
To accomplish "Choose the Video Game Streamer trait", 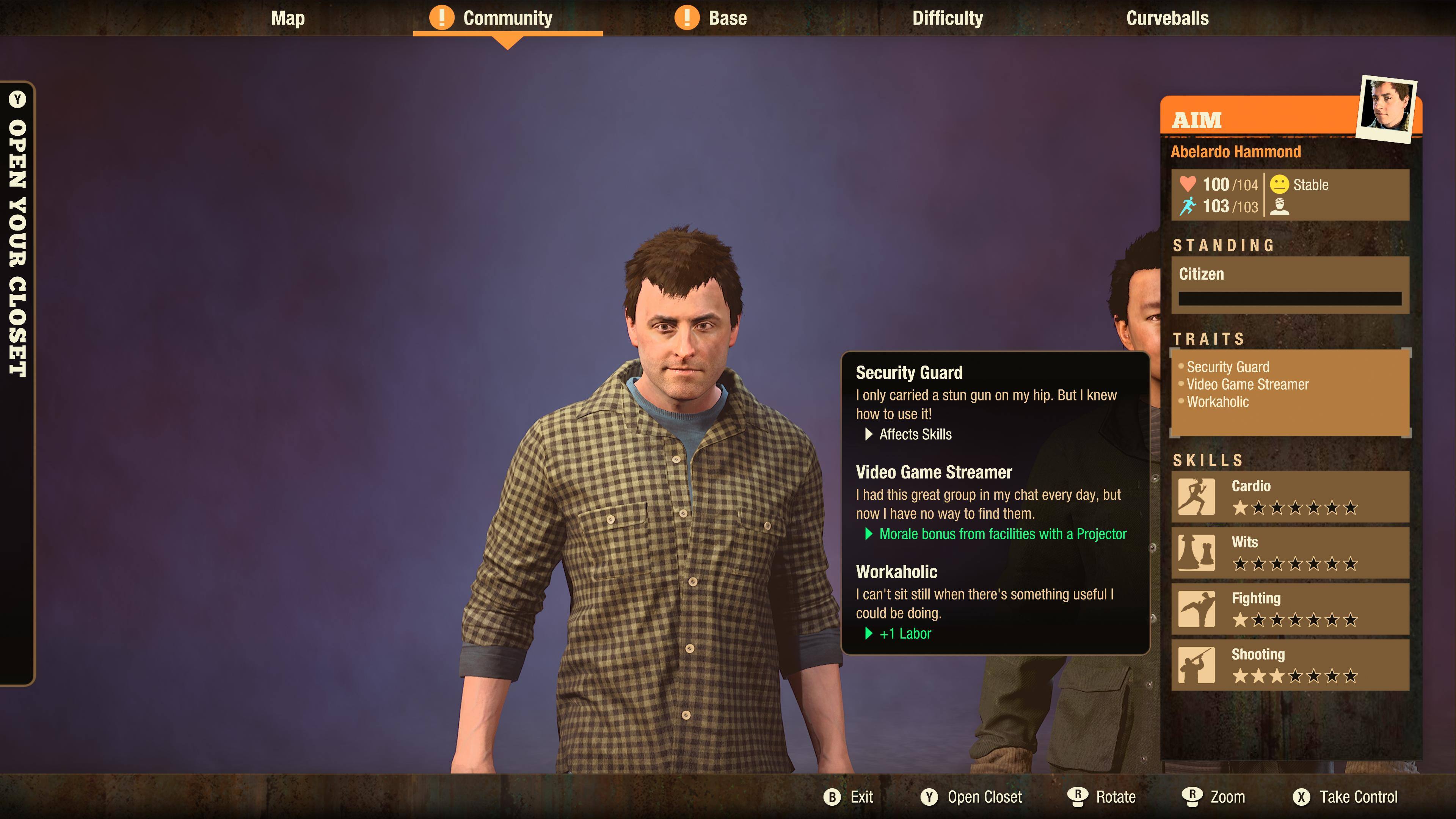I will 1247,385.
